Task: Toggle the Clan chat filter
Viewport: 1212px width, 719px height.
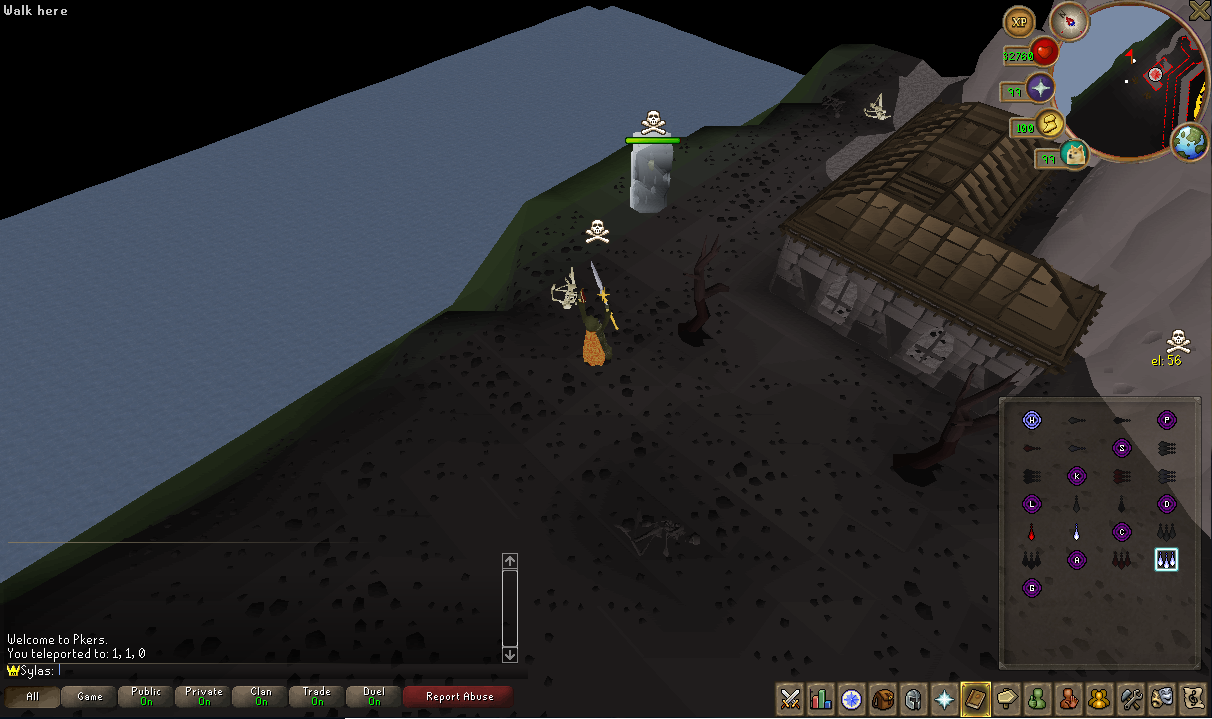Action: point(261,697)
